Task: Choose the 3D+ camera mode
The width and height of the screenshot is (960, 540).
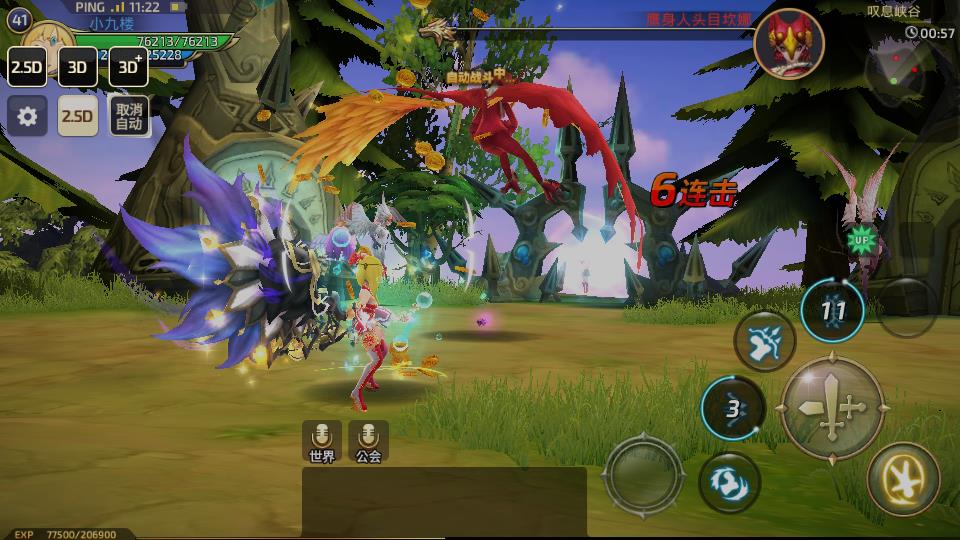Action: [x=129, y=67]
